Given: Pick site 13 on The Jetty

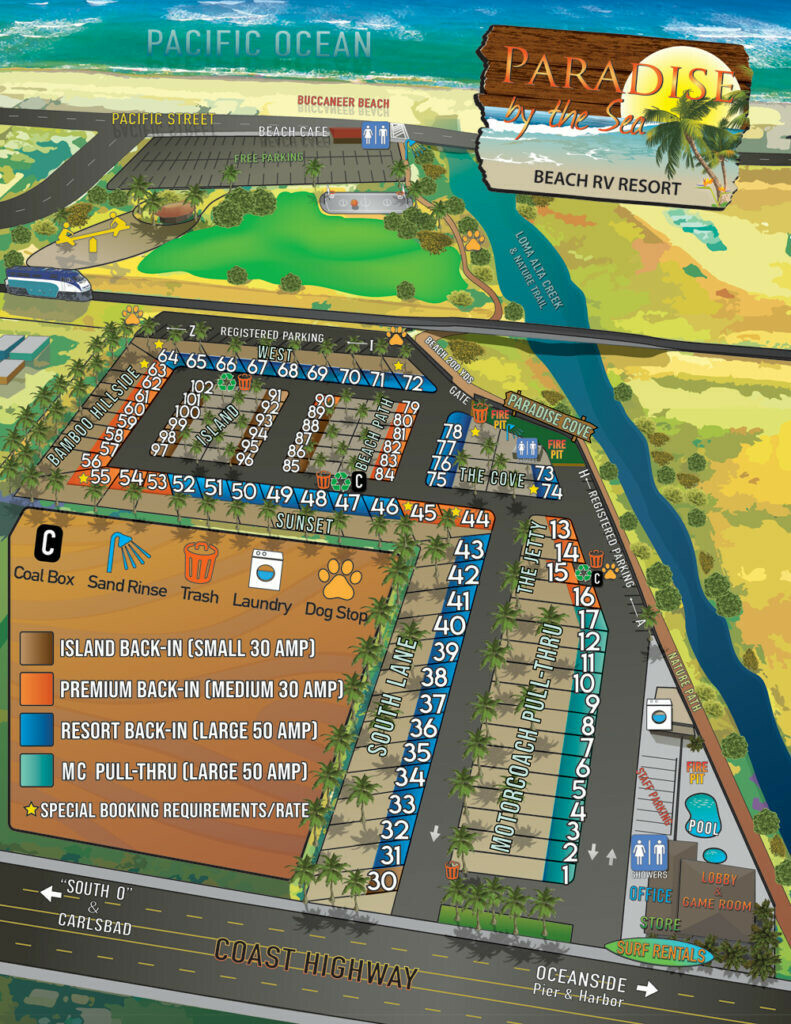Looking at the screenshot, I should tap(560, 529).
